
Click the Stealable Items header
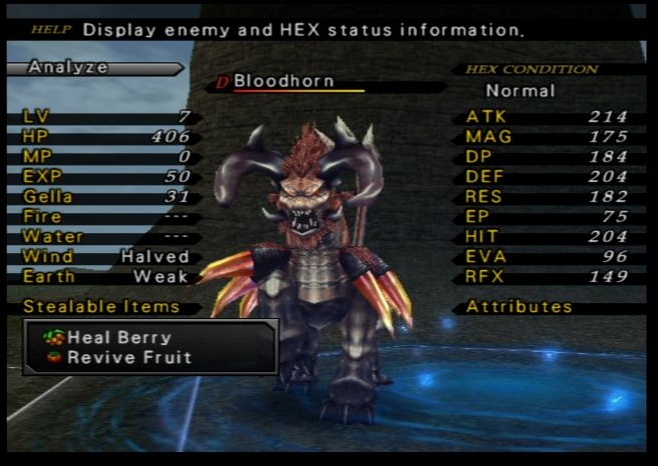[101, 307]
